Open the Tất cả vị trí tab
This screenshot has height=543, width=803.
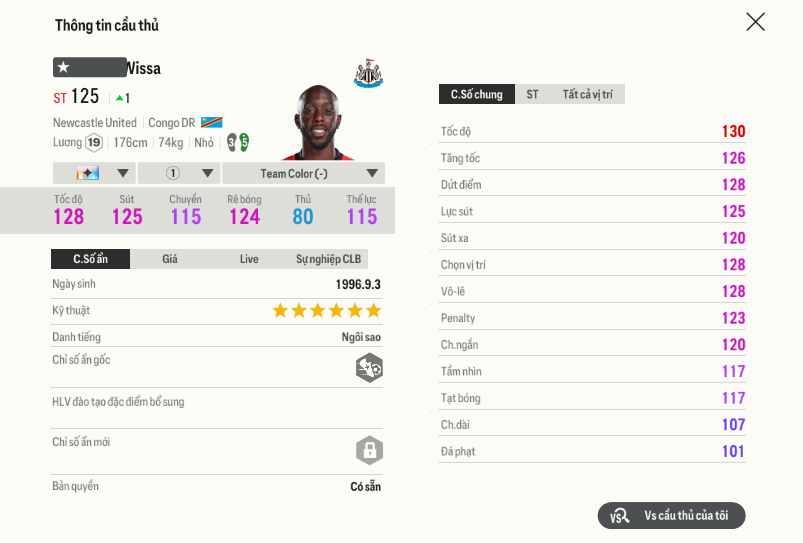(x=586, y=94)
